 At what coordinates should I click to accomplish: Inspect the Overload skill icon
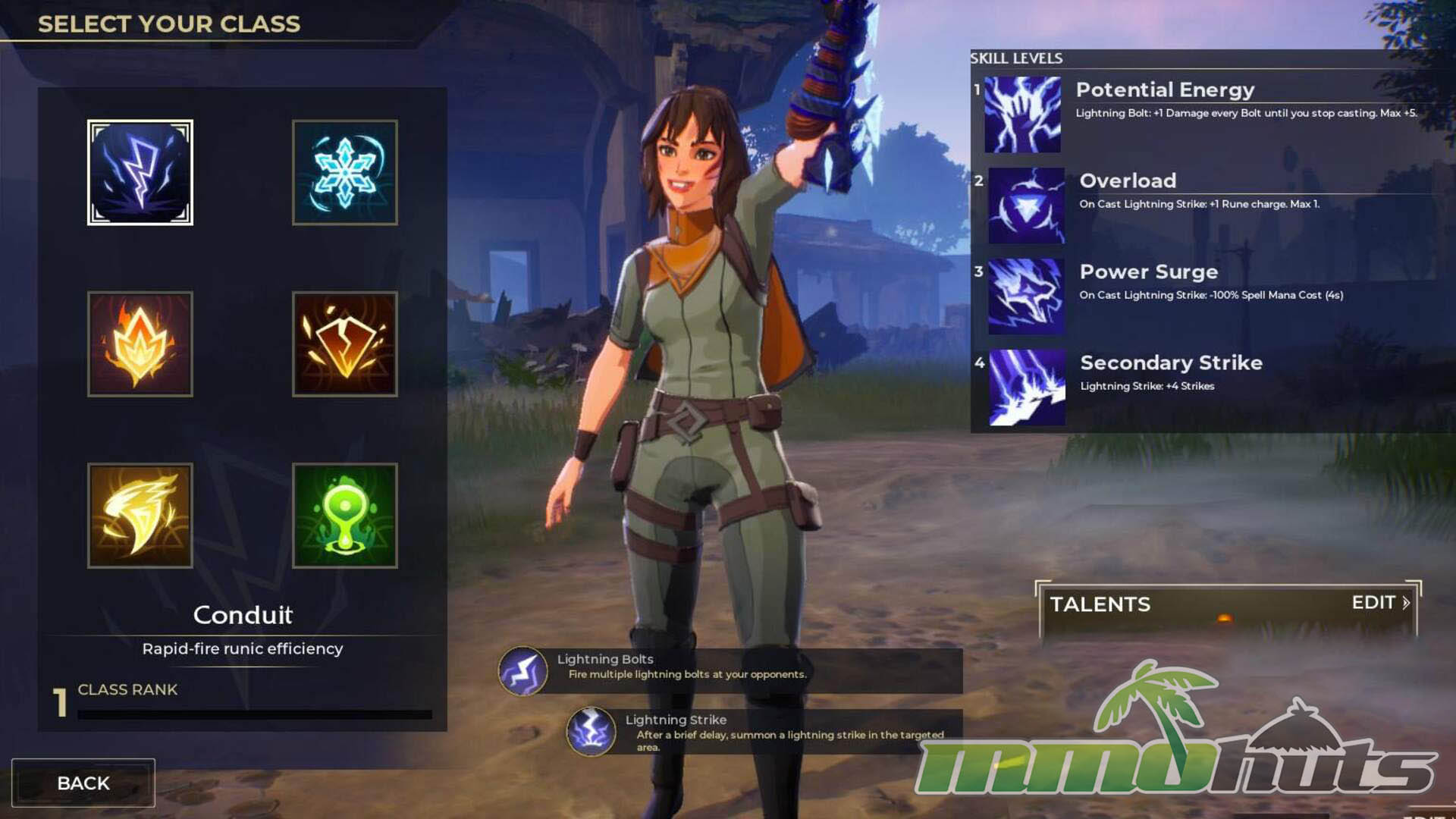pyautogui.click(x=1026, y=206)
